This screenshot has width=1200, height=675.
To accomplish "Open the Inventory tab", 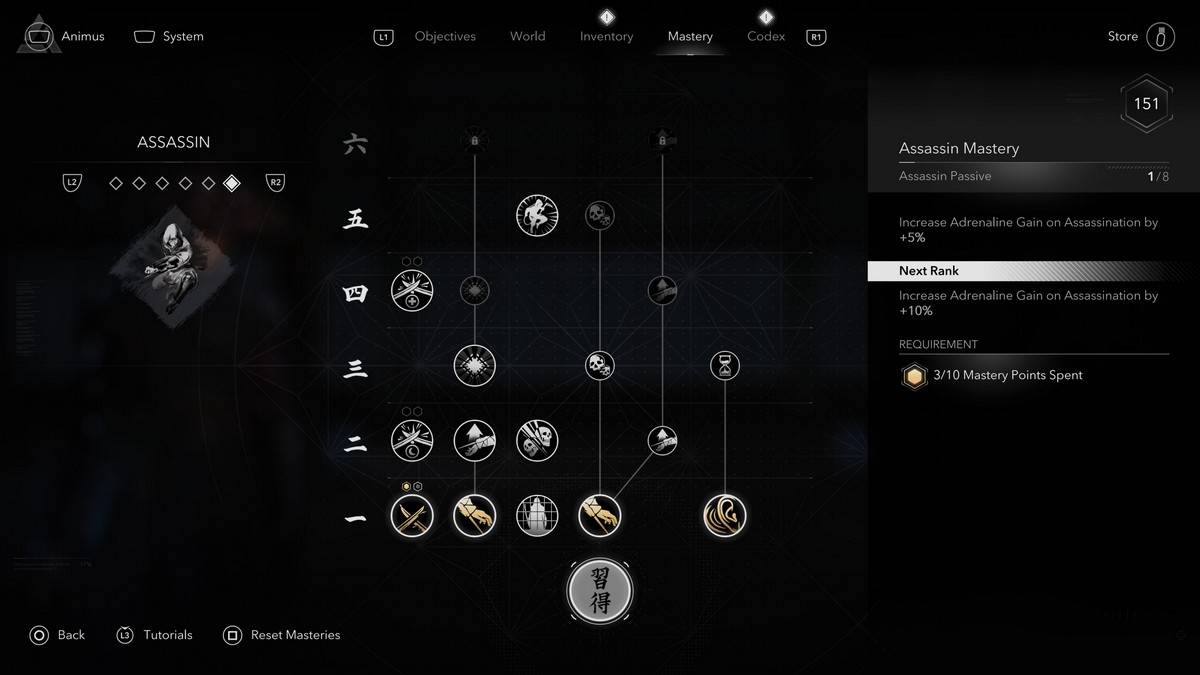I will click(606, 36).
